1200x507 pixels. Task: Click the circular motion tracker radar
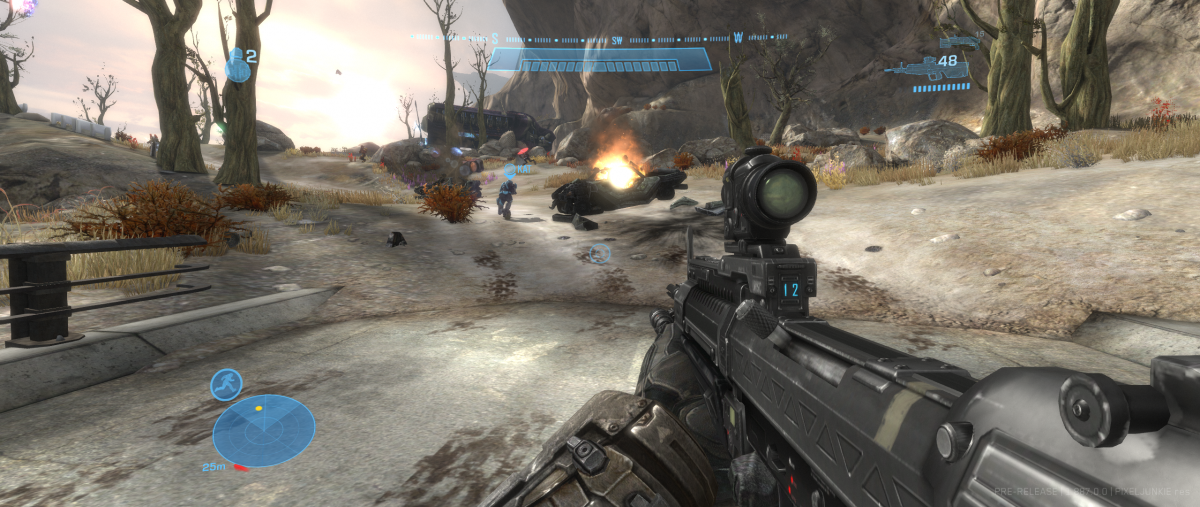point(264,431)
